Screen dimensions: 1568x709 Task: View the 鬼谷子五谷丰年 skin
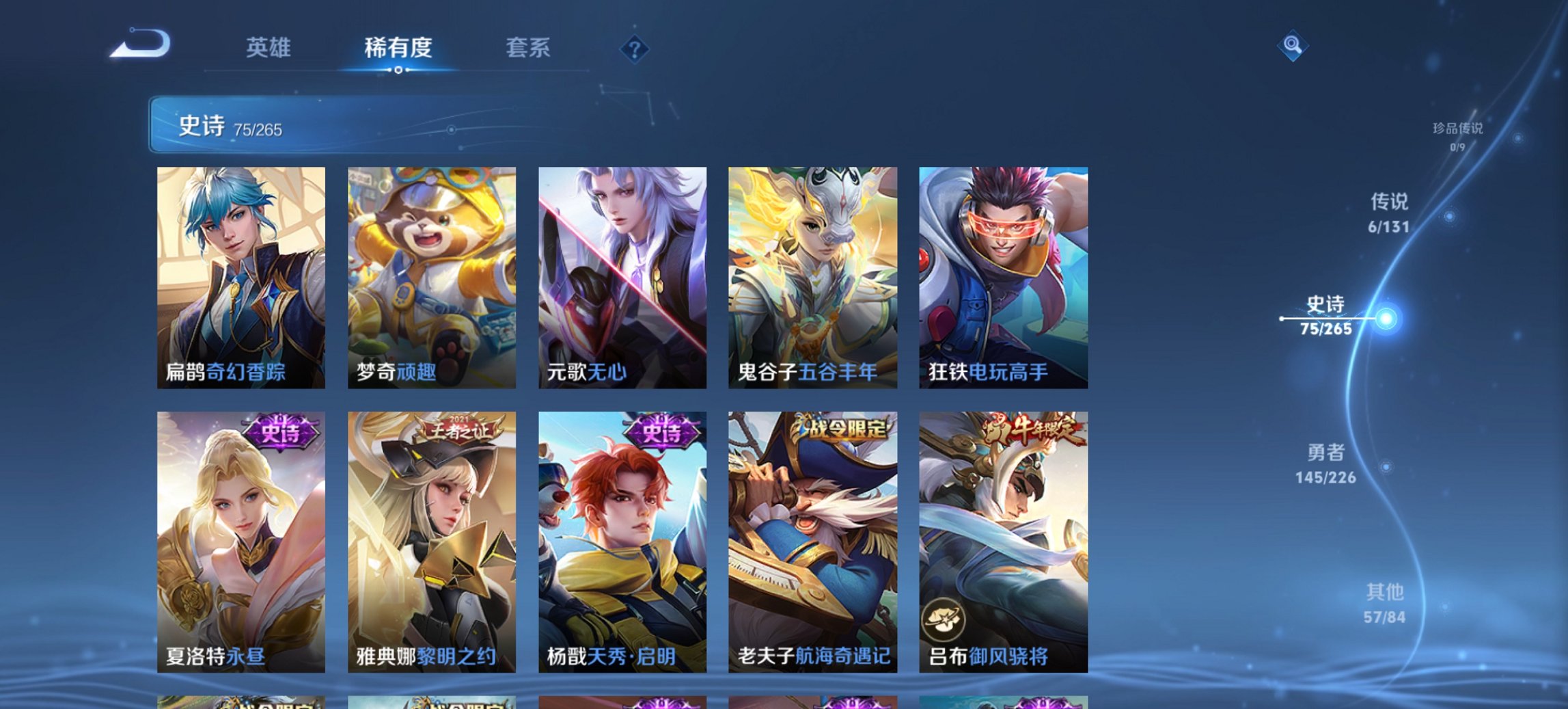click(810, 273)
